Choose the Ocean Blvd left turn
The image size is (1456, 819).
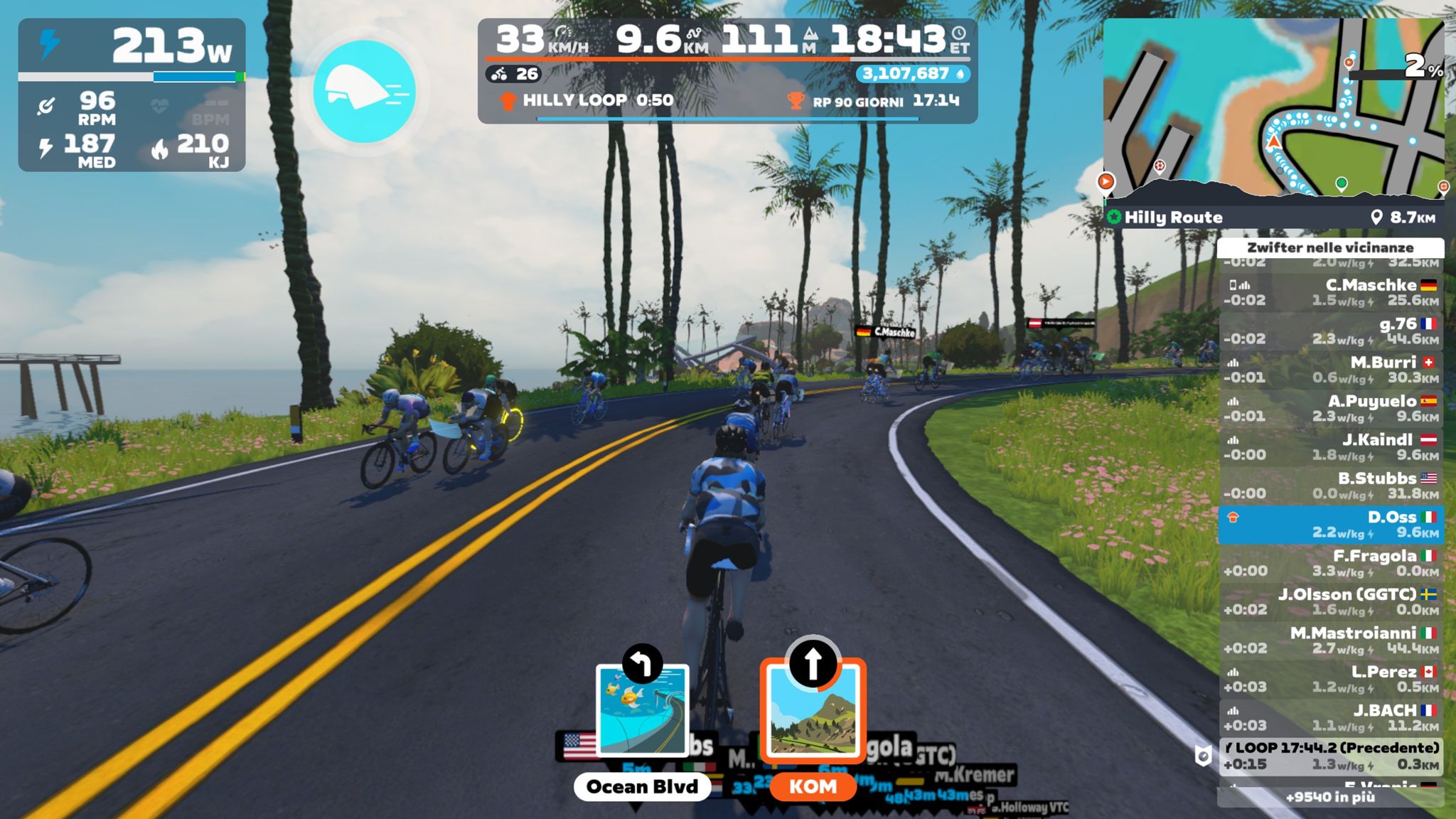pyautogui.click(x=642, y=711)
